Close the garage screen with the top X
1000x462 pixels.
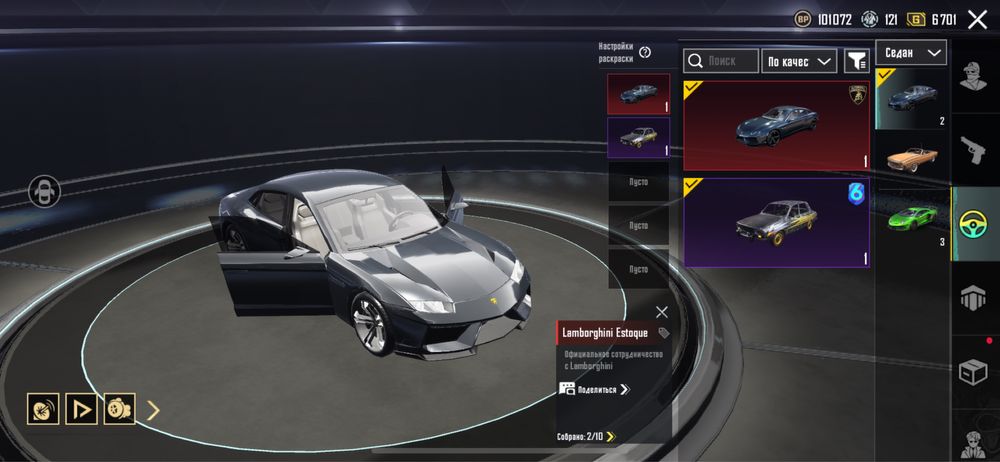pos(977,18)
